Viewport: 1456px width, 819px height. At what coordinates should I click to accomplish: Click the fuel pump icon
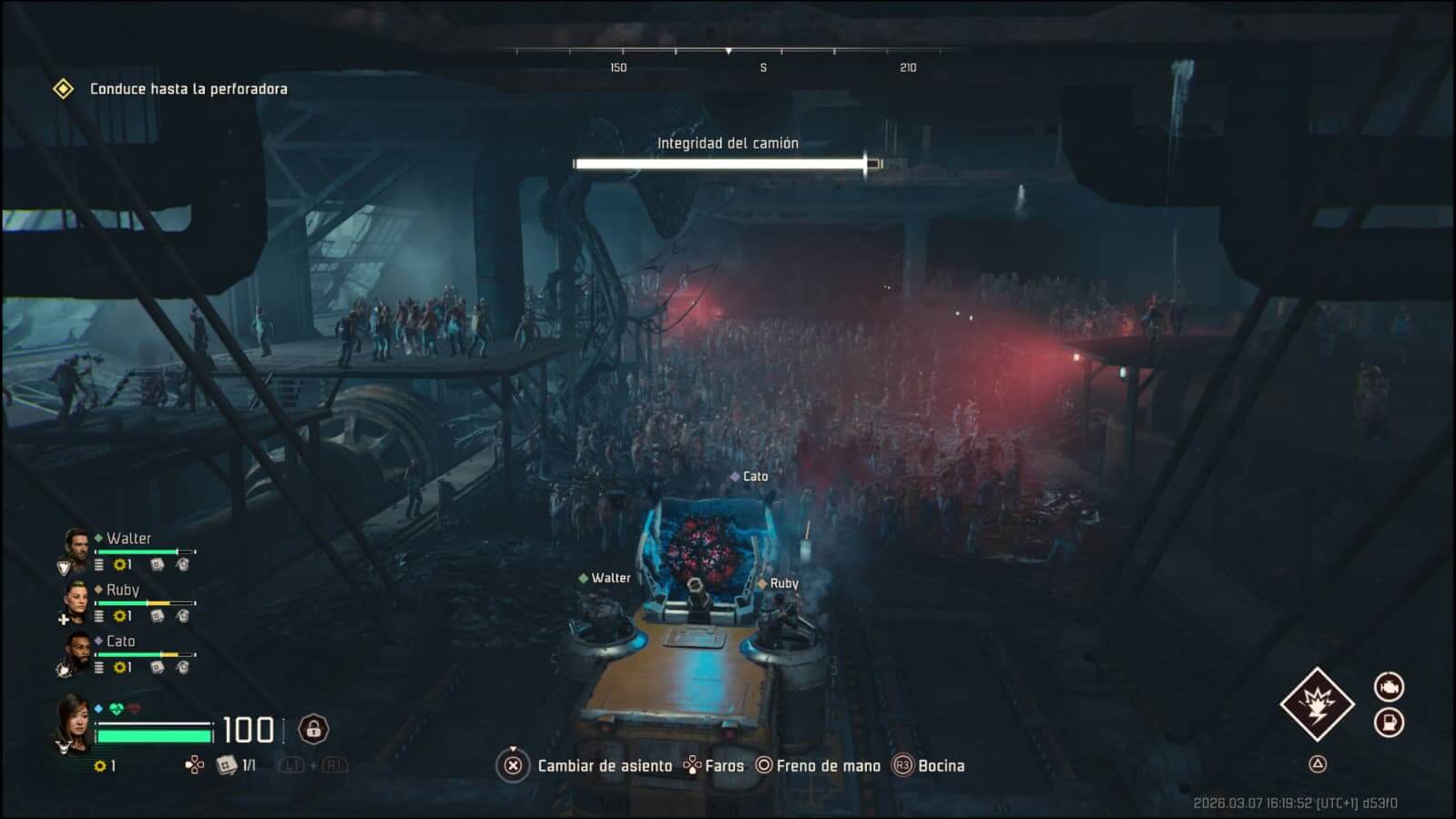1389,722
